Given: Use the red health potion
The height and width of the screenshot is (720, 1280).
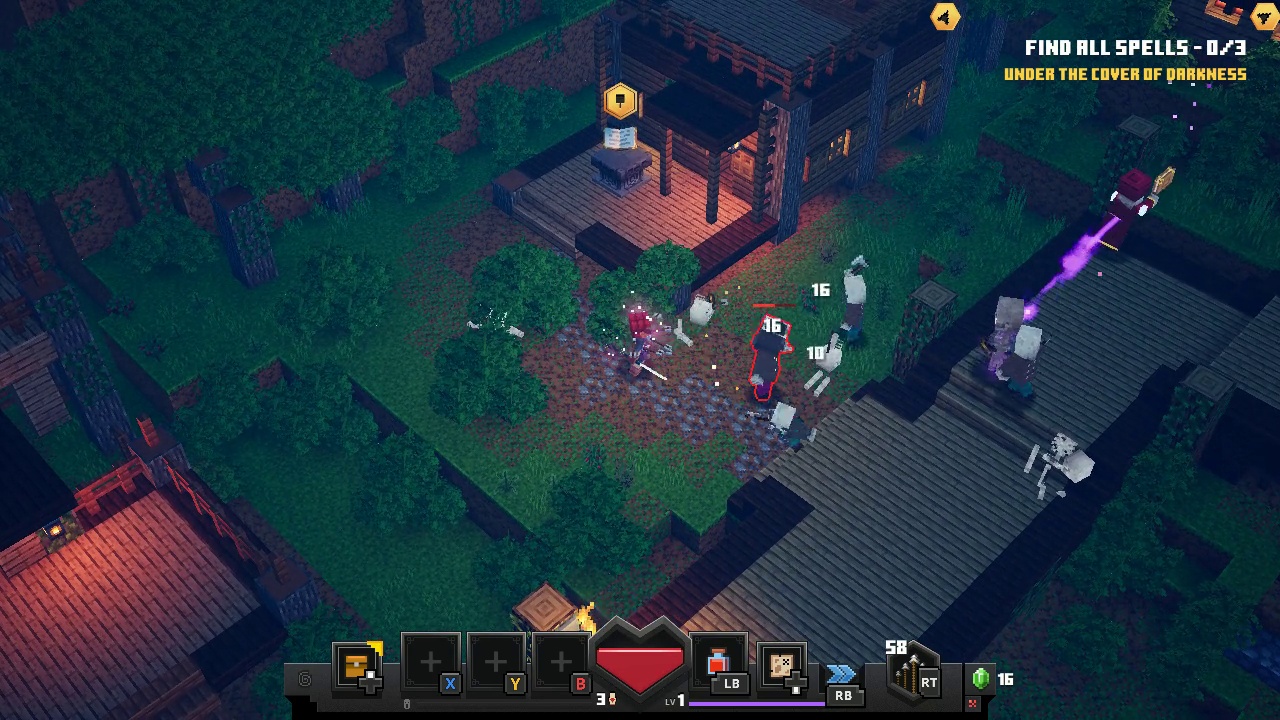Looking at the screenshot, I should click(x=718, y=662).
